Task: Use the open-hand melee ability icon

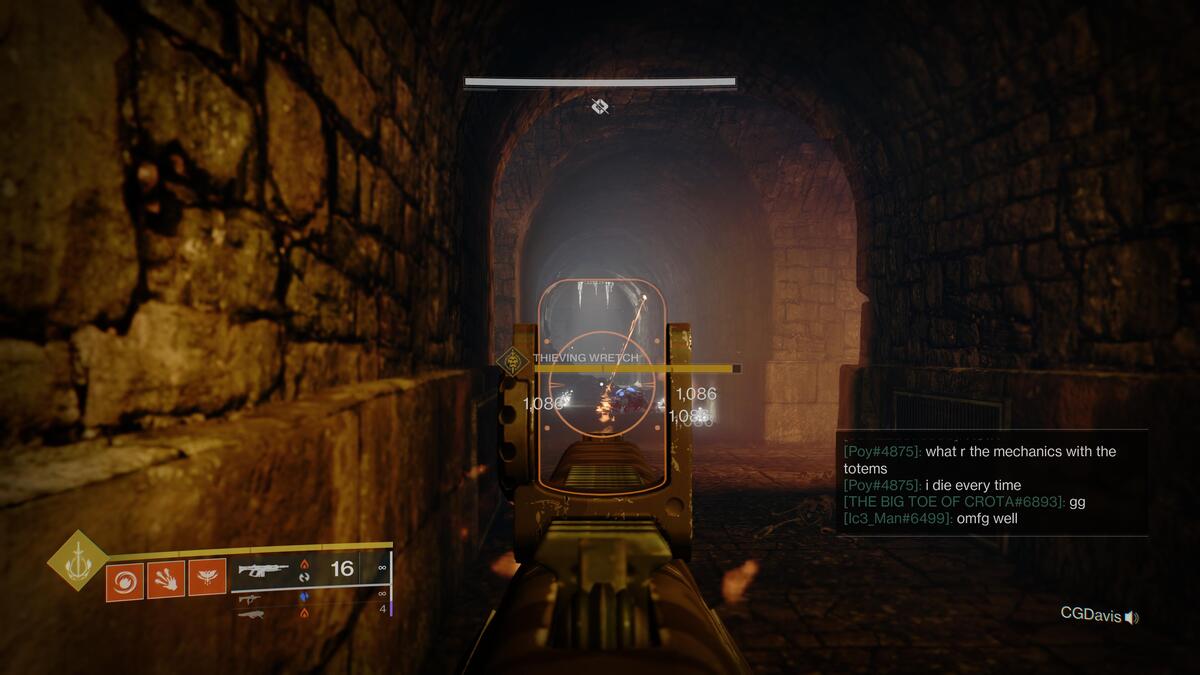Action: point(166,579)
